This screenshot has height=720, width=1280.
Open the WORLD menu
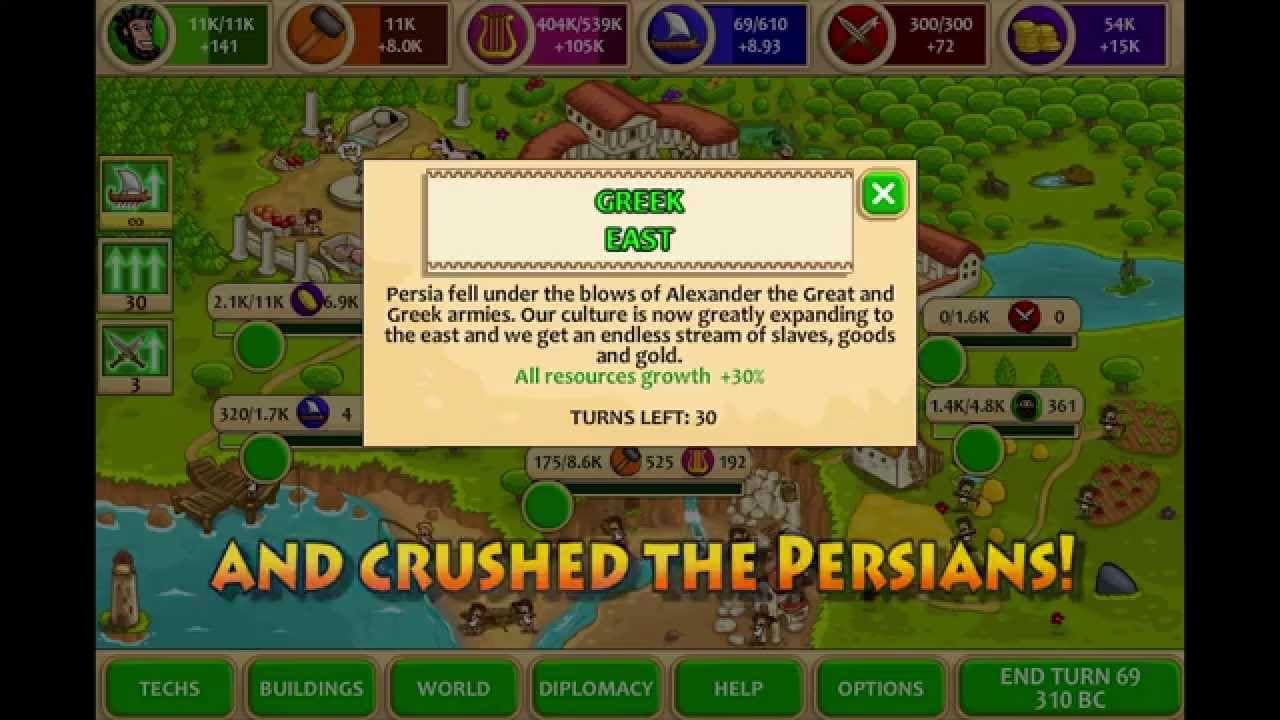click(453, 688)
